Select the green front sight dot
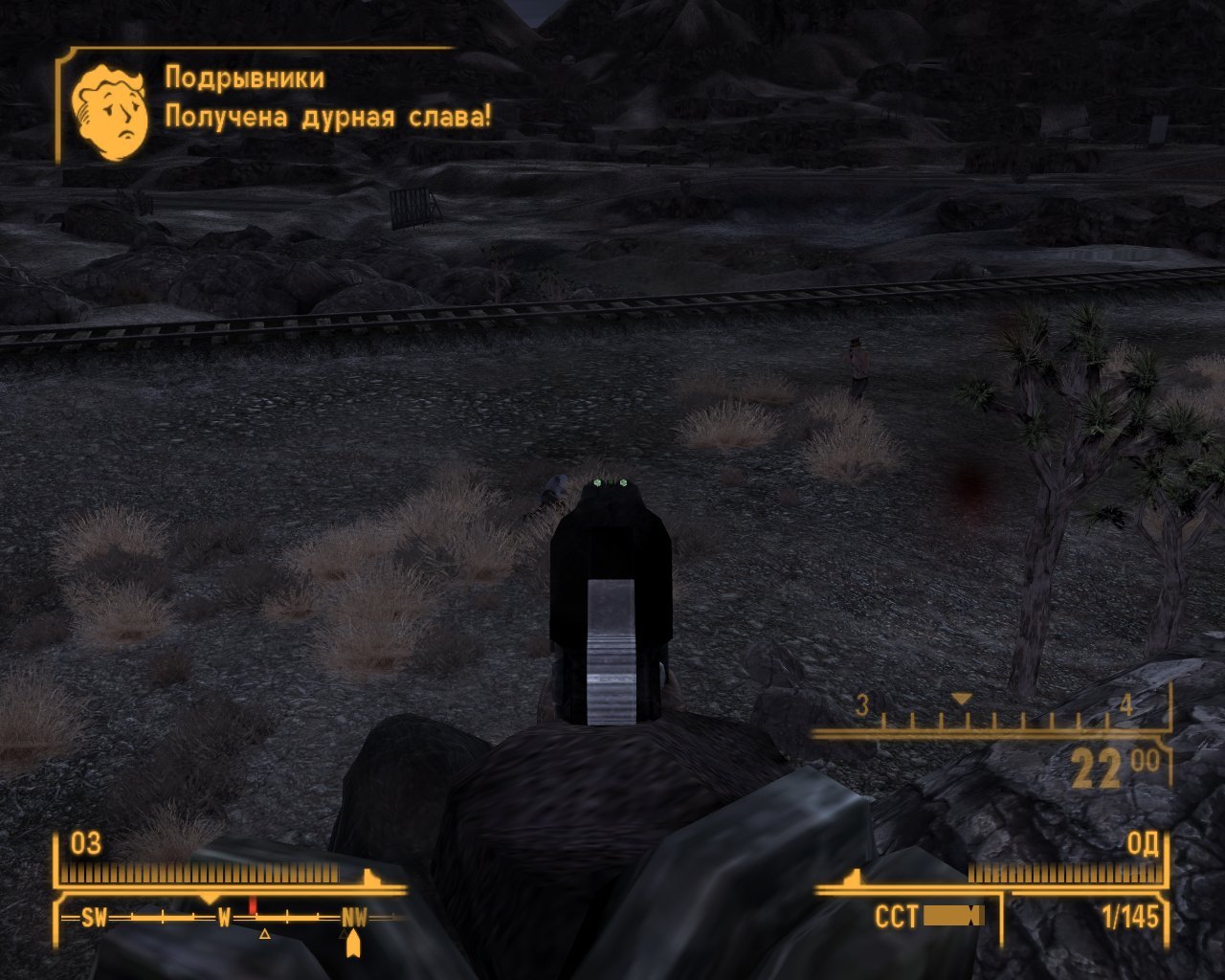 611,482
